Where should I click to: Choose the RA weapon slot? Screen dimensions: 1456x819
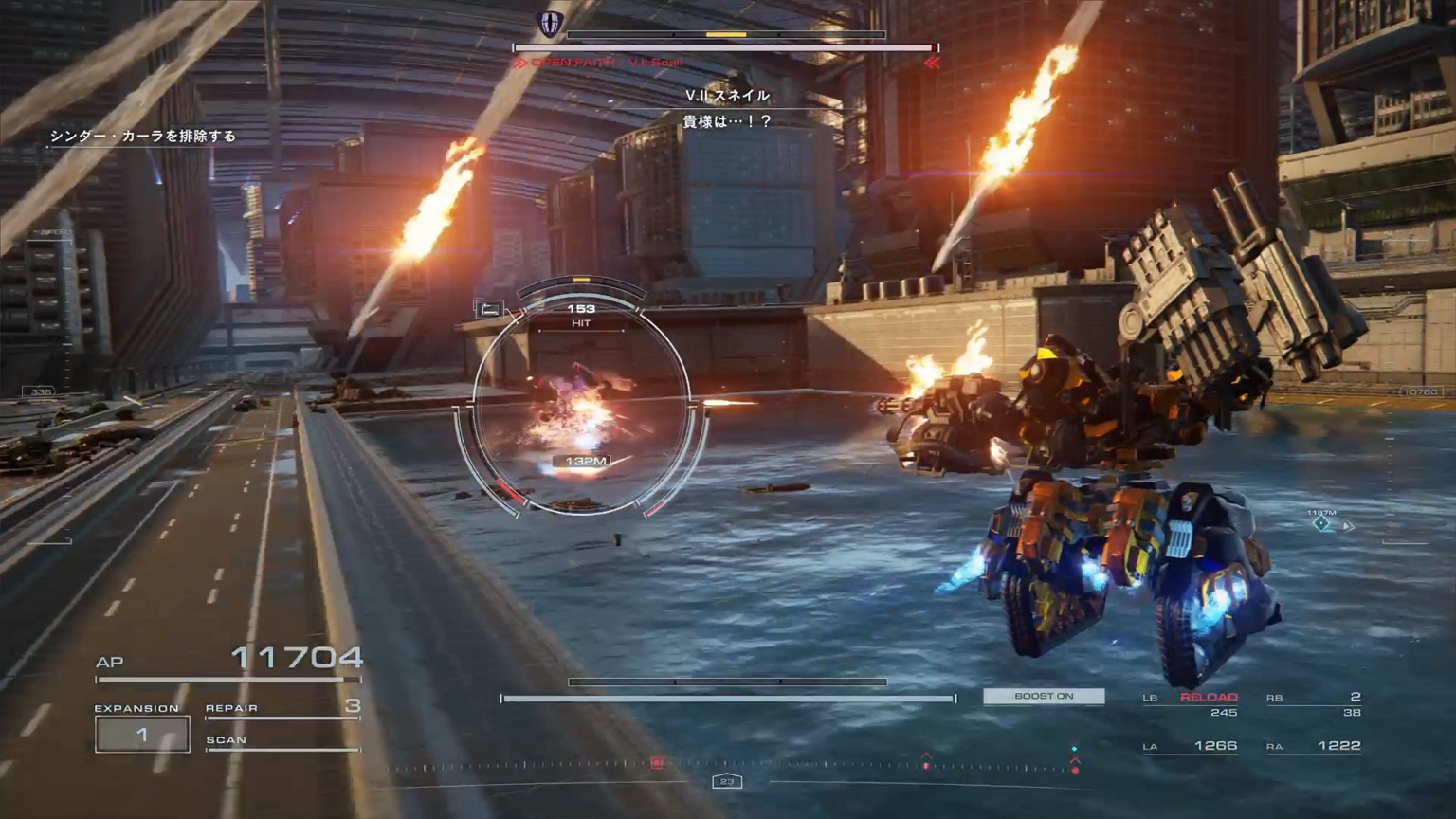pyautogui.click(x=1314, y=746)
